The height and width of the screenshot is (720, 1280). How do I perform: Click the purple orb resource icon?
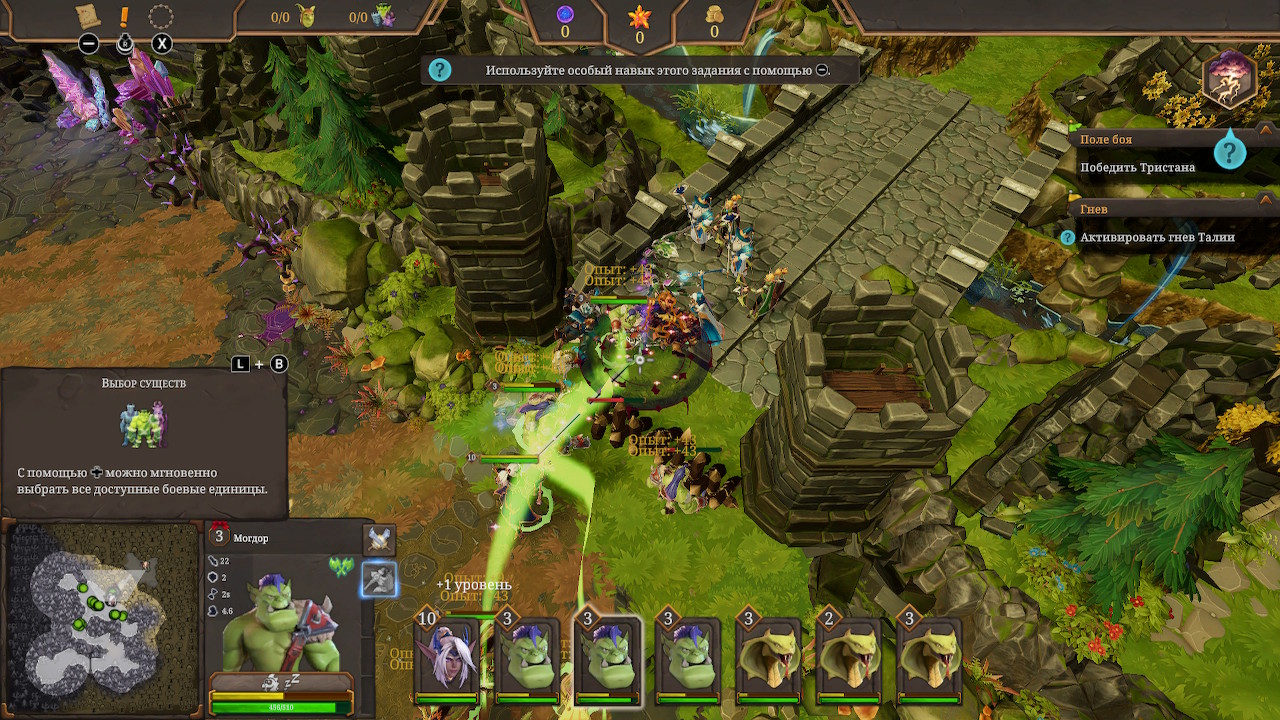pos(565,14)
